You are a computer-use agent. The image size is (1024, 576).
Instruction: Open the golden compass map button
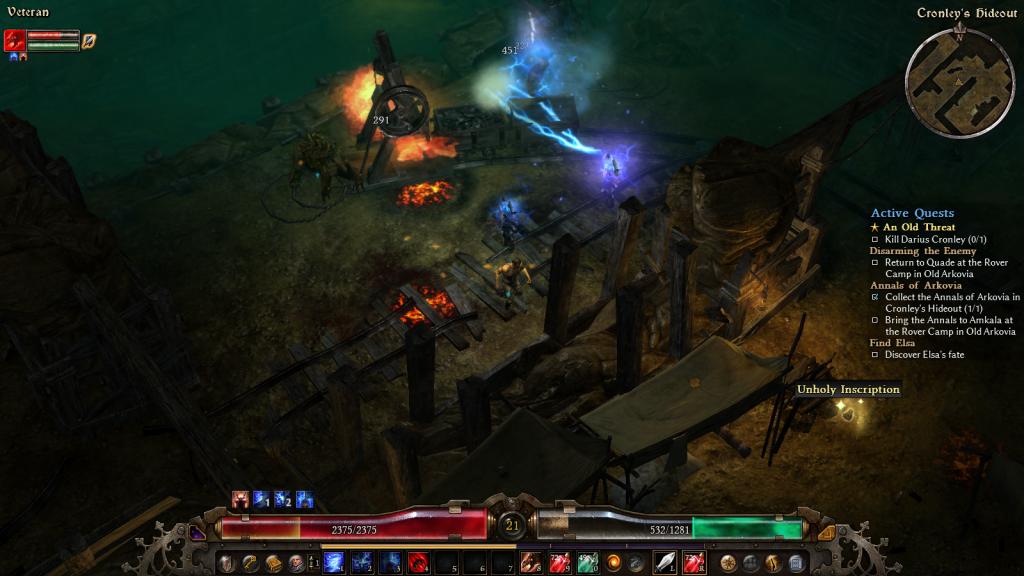pyautogui.click(x=728, y=563)
